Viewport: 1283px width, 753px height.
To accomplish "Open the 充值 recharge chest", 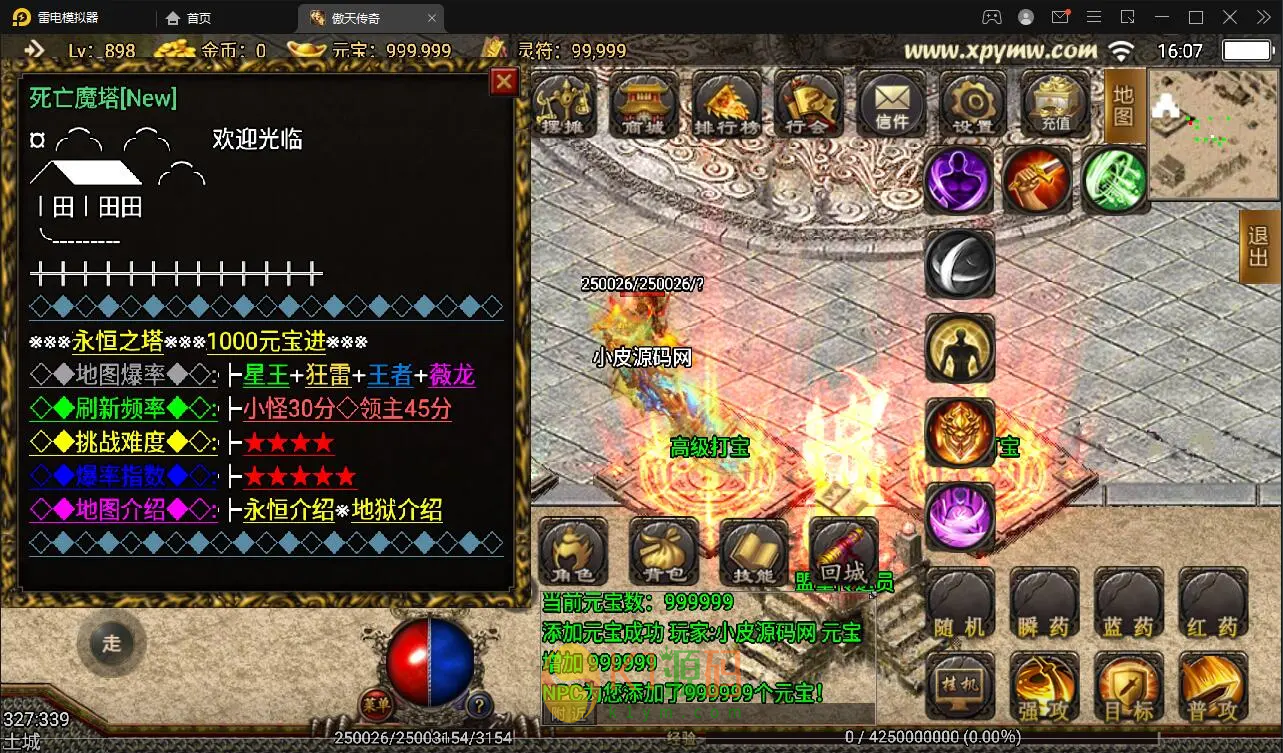I will tap(1054, 104).
